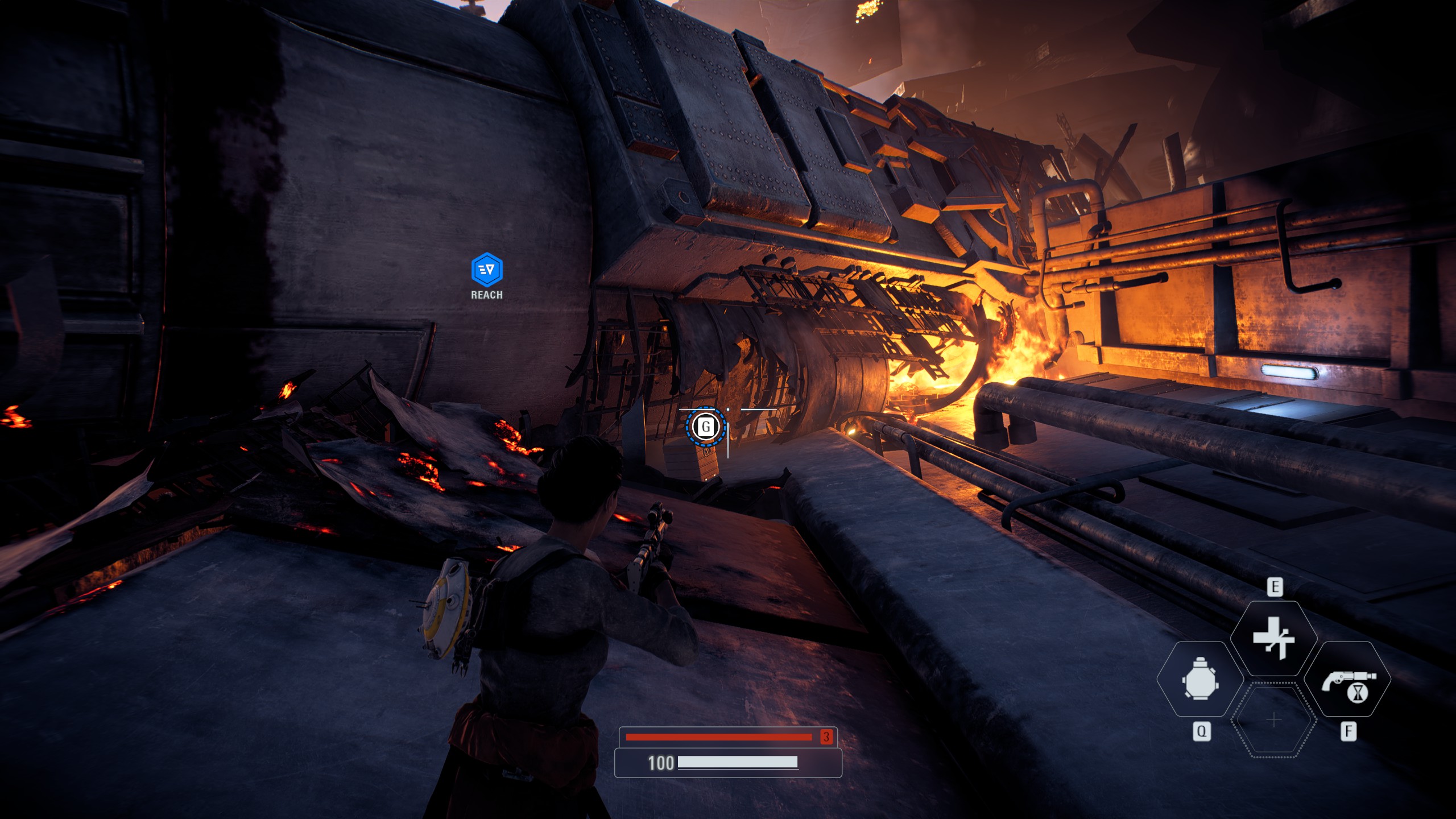
Task: Select the blaster pistol ability hexagon
Action: pos(1347,680)
